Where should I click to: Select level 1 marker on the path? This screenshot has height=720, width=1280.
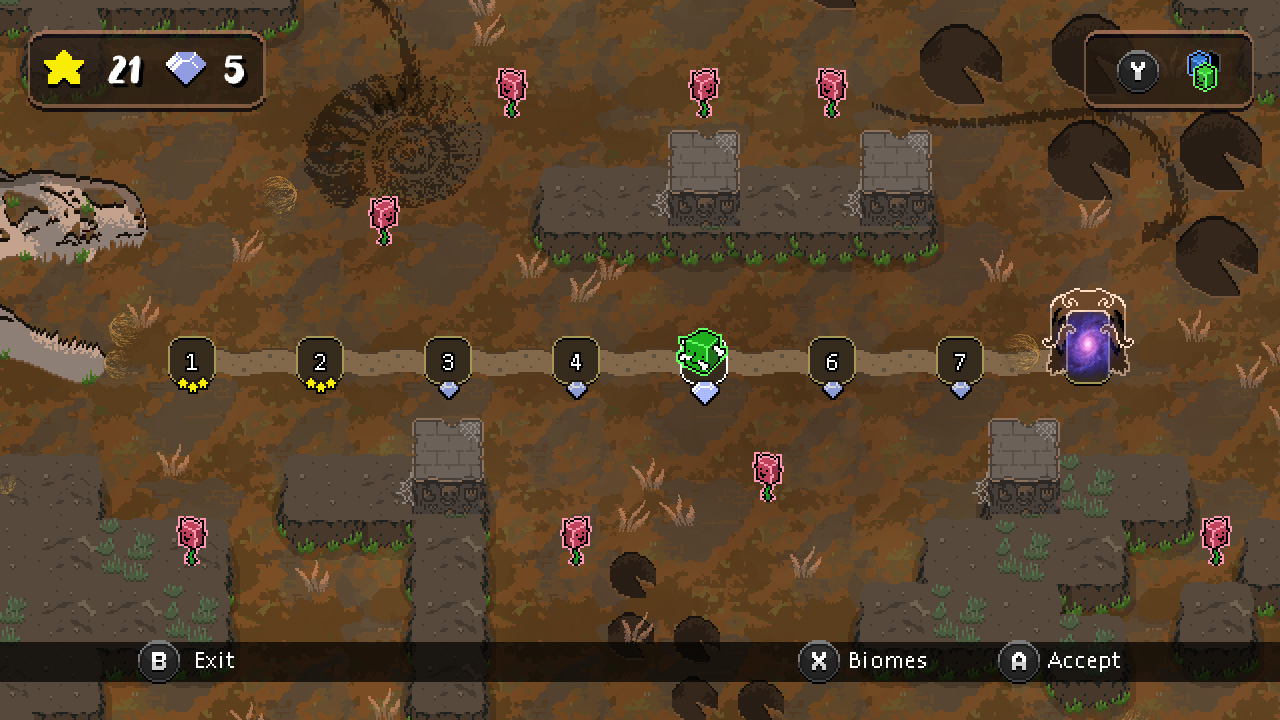(192, 360)
